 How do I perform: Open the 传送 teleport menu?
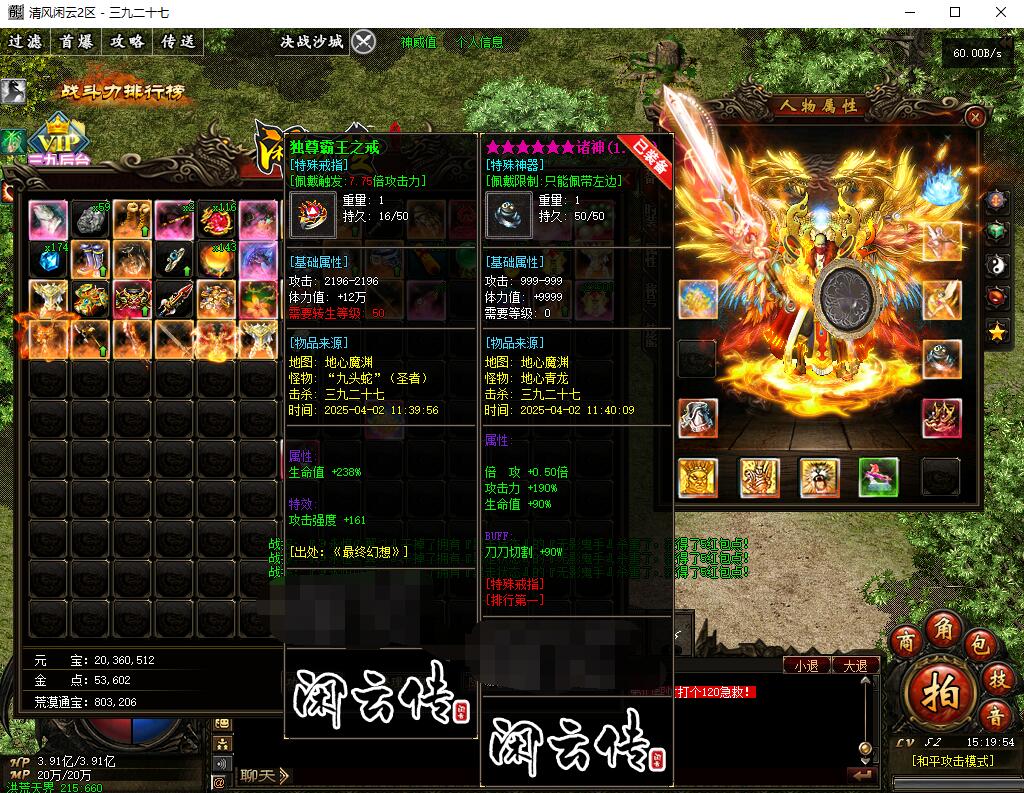[178, 42]
